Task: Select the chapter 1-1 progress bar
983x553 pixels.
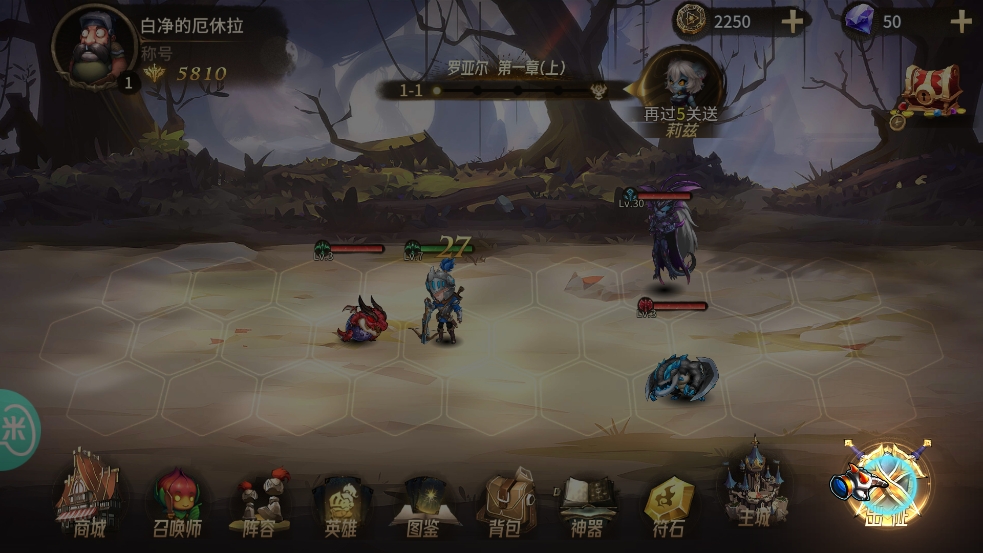Action: pos(505,90)
